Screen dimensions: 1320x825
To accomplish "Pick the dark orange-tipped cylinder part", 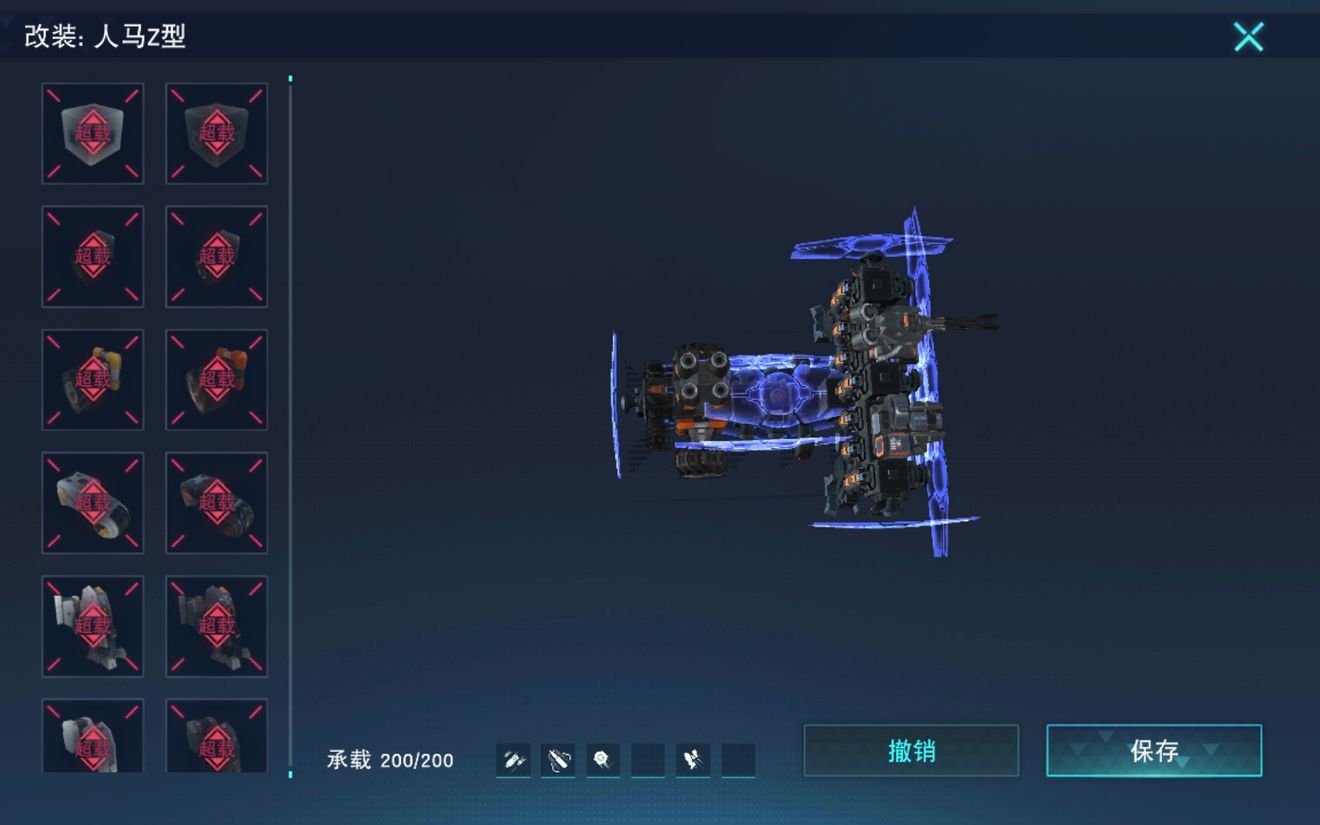I will click(216, 503).
